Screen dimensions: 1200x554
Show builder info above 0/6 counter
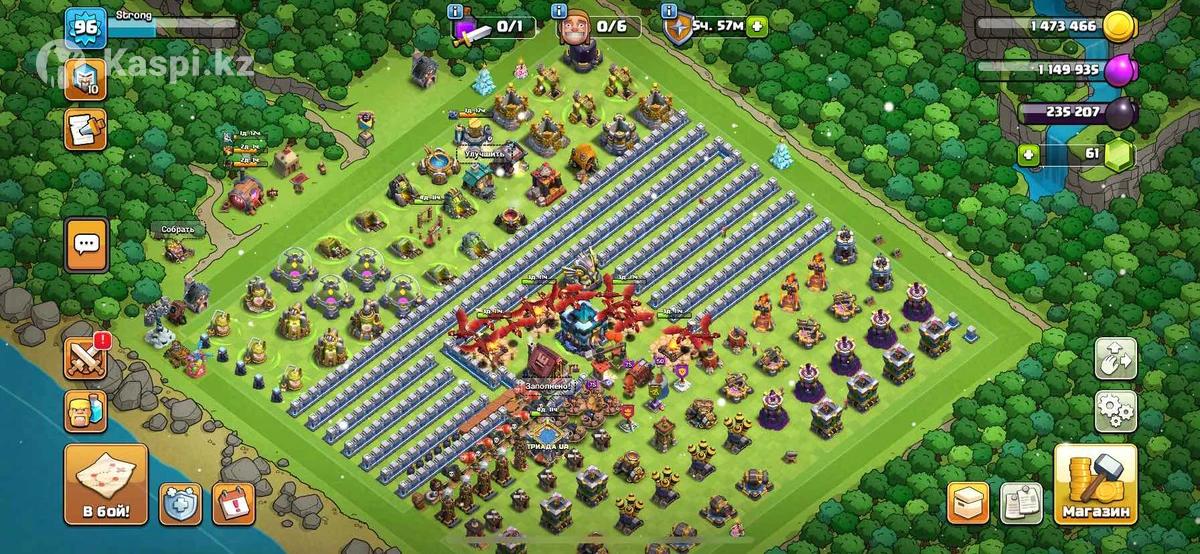559,11
